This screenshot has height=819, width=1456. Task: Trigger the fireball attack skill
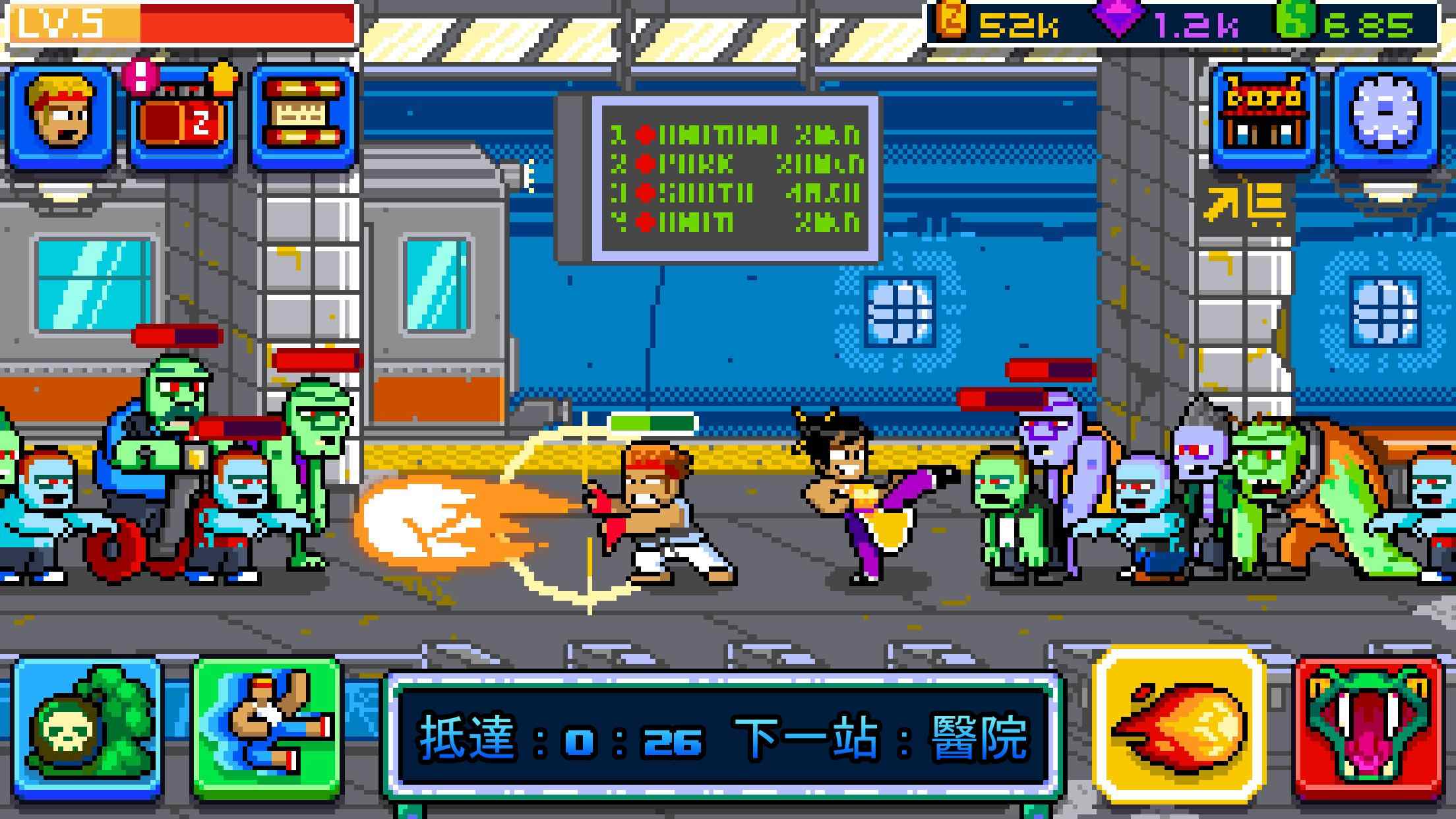(x=1179, y=725)
